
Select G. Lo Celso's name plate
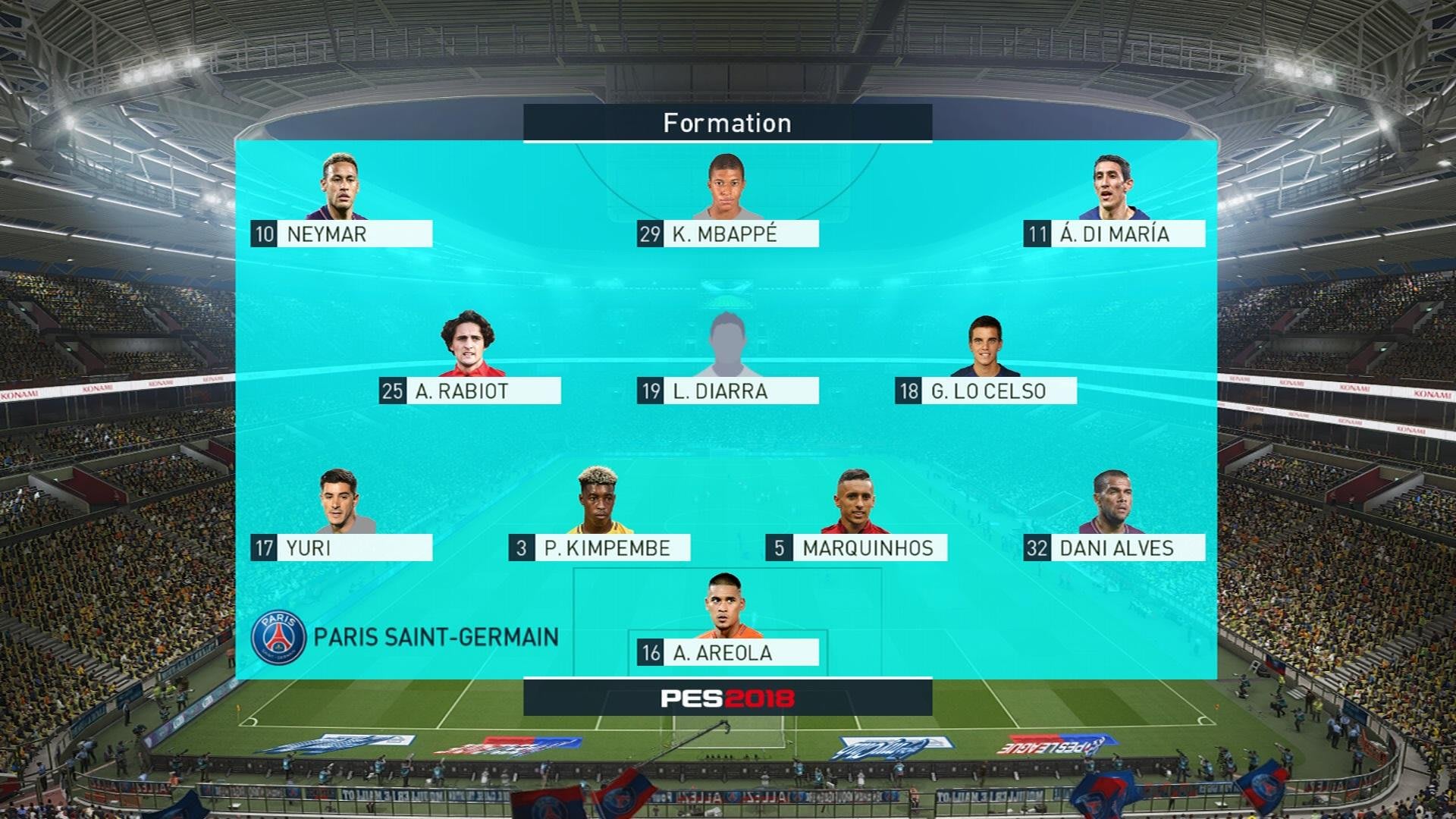(985, 391)
